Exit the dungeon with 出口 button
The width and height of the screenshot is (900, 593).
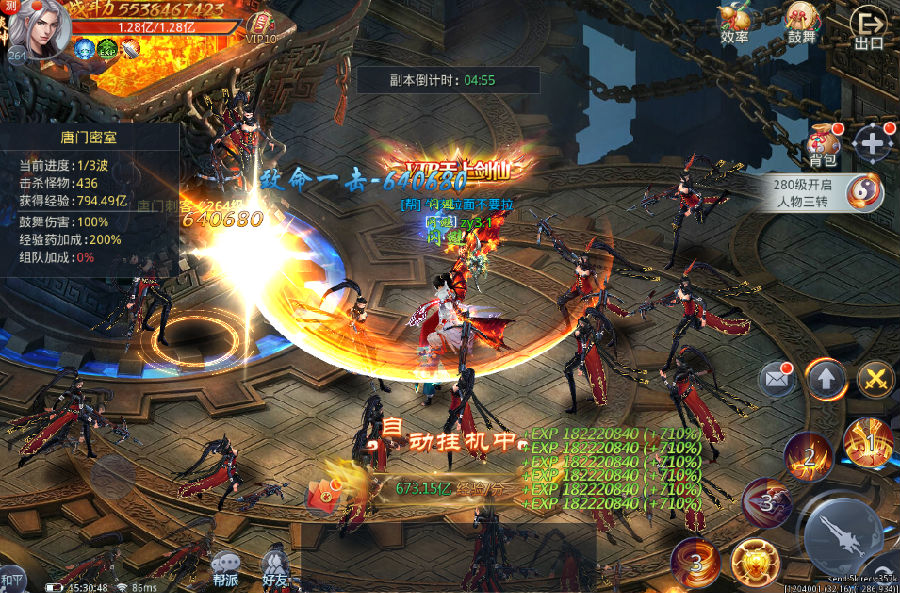(868, 26)
